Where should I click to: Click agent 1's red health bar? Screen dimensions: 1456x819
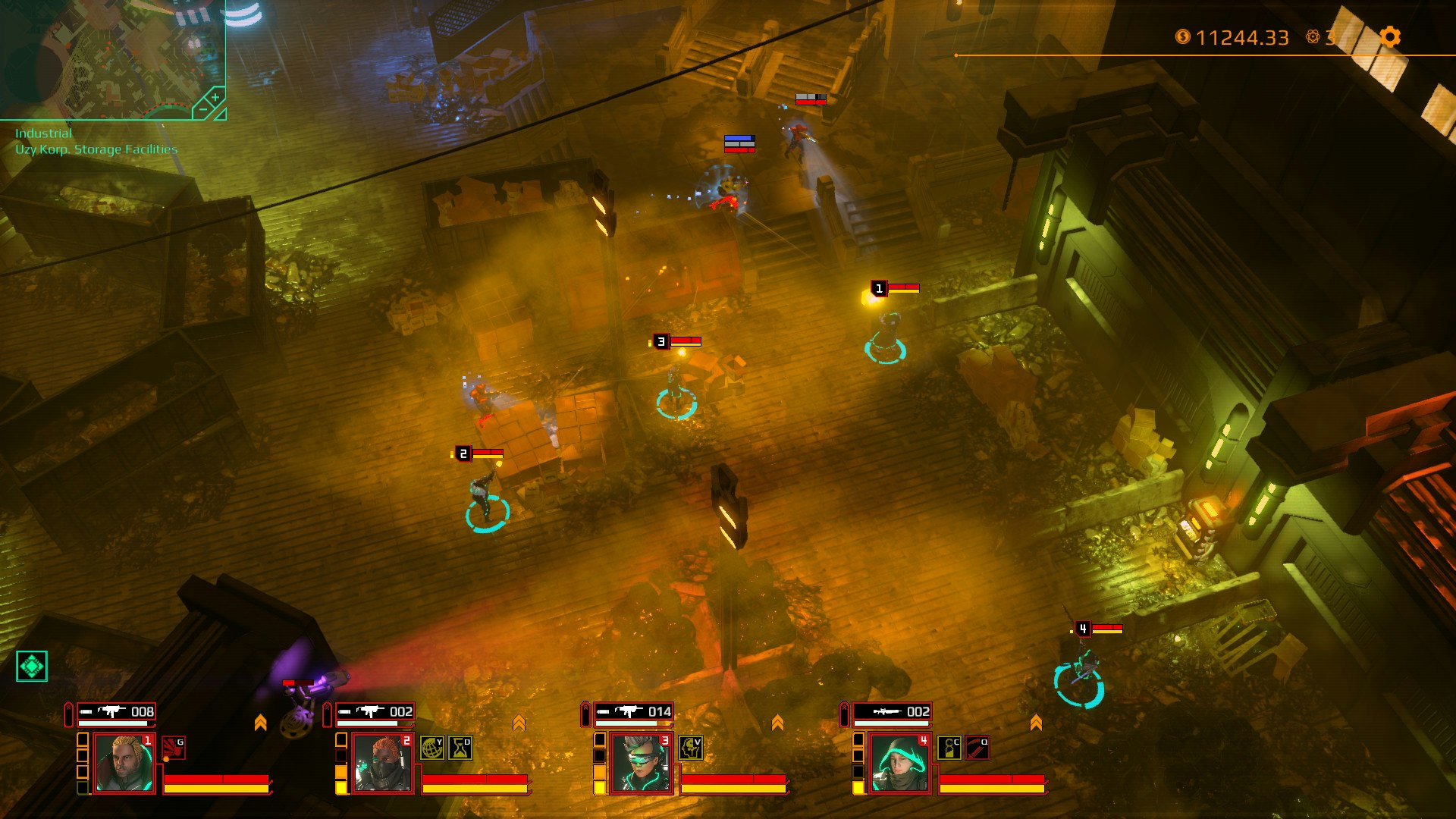pyautogui.click(x=218, y=777)
